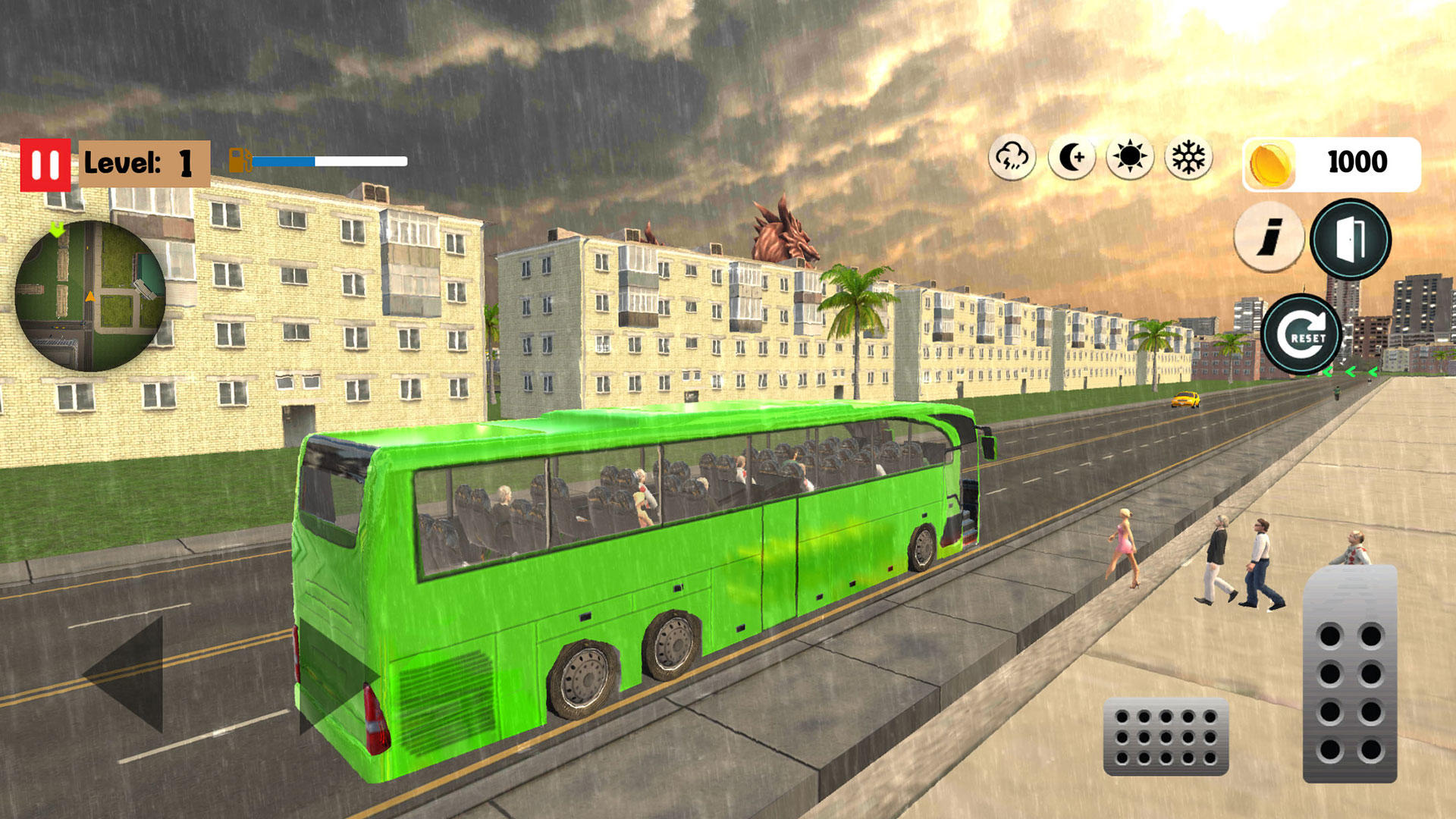Pause the game

click(x=47, y=160)
